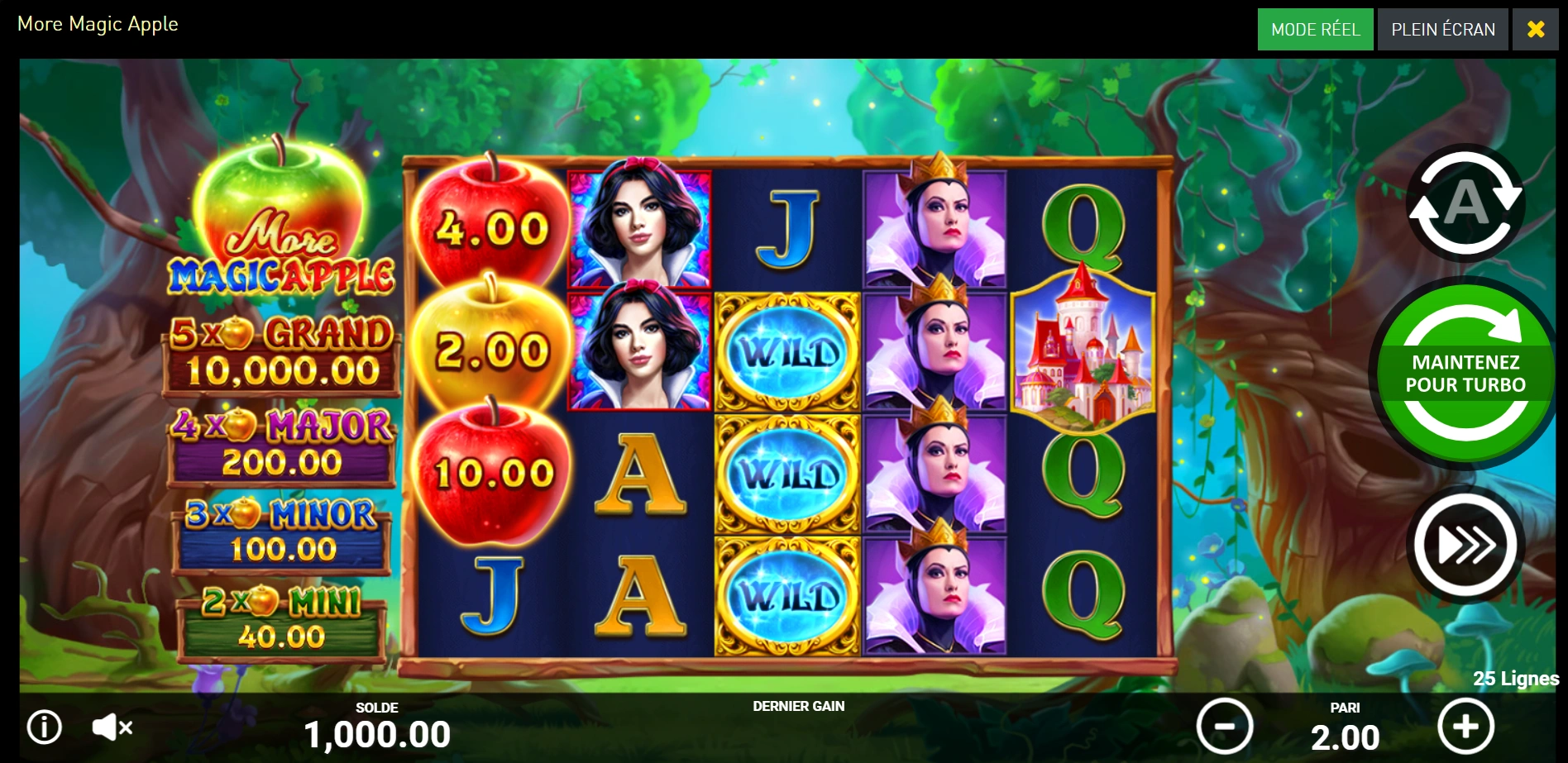Switch to MODE RÉEL

[1315, 29]
